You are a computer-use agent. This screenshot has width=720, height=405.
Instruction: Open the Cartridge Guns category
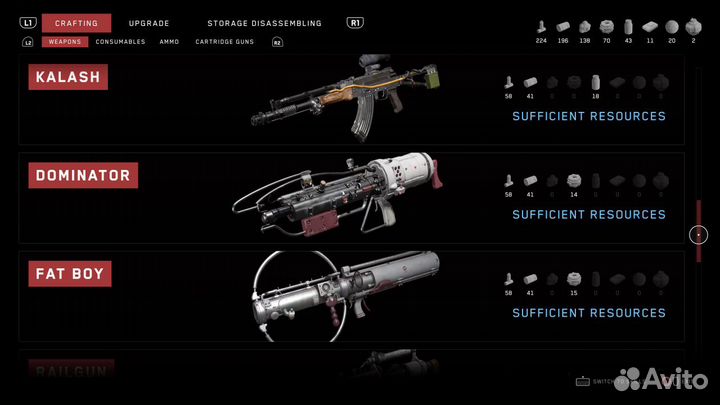pos(225,42)
